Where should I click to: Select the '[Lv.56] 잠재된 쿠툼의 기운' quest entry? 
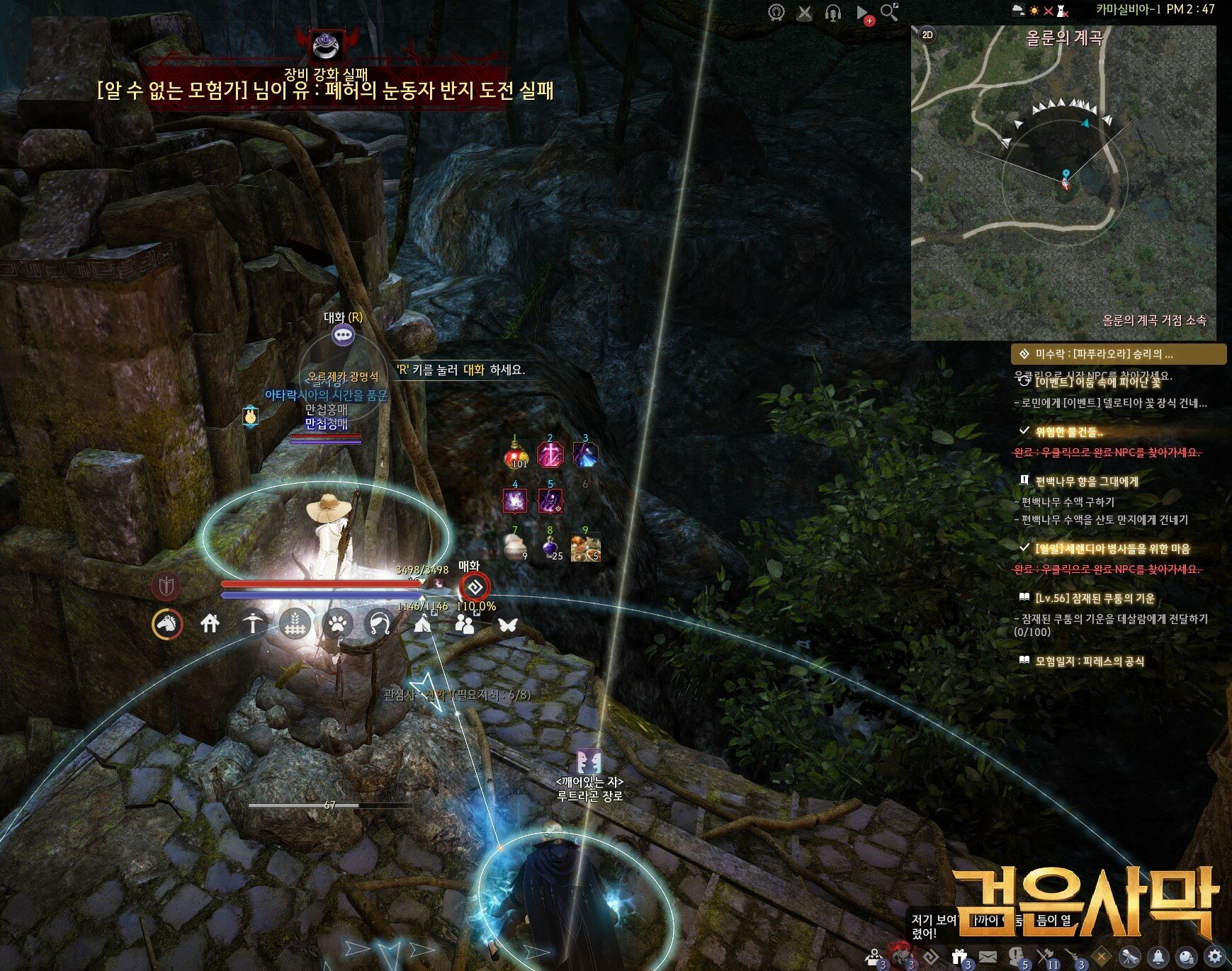(1095, 598)
